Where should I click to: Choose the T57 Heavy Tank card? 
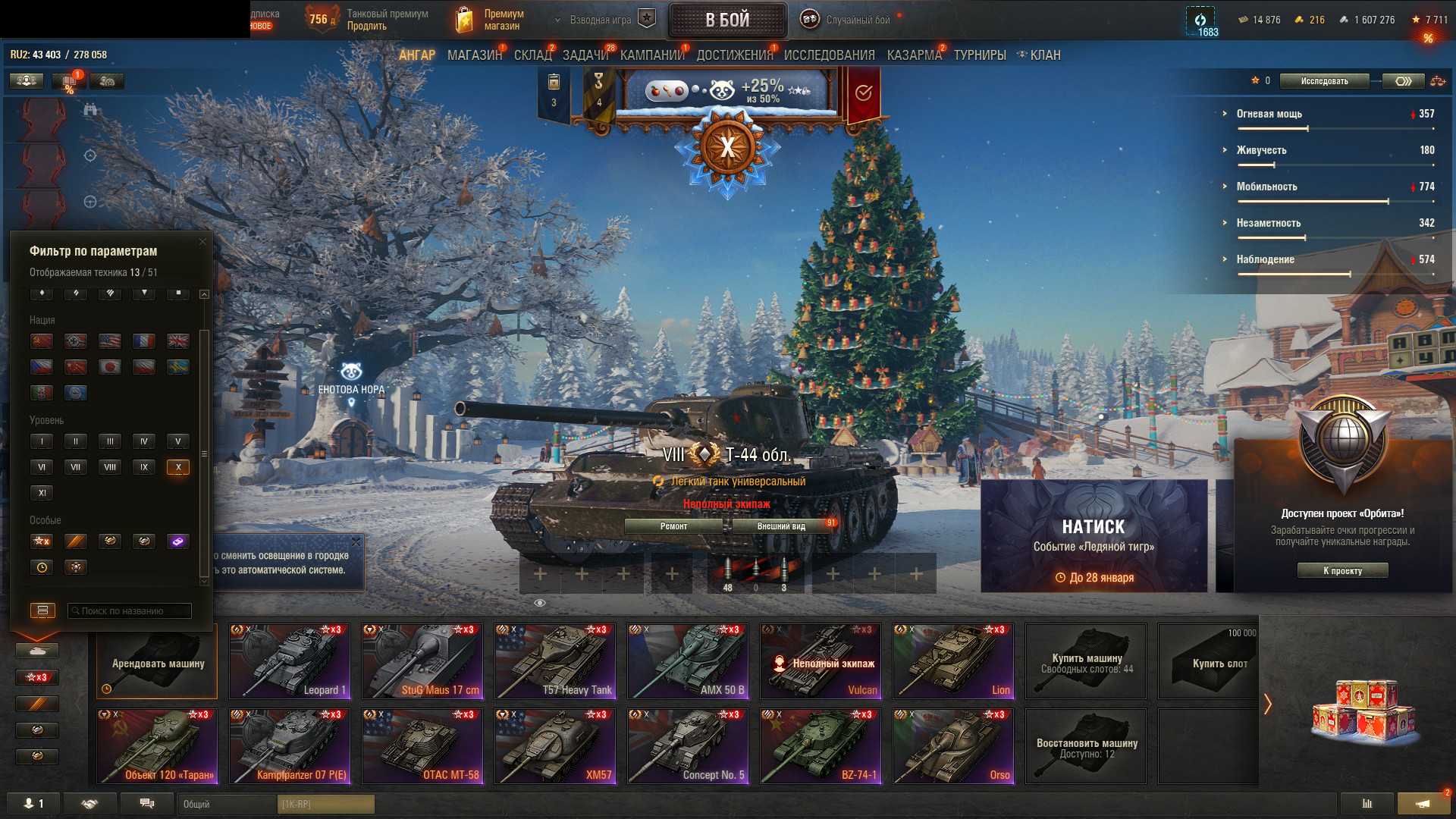(555, 661)
